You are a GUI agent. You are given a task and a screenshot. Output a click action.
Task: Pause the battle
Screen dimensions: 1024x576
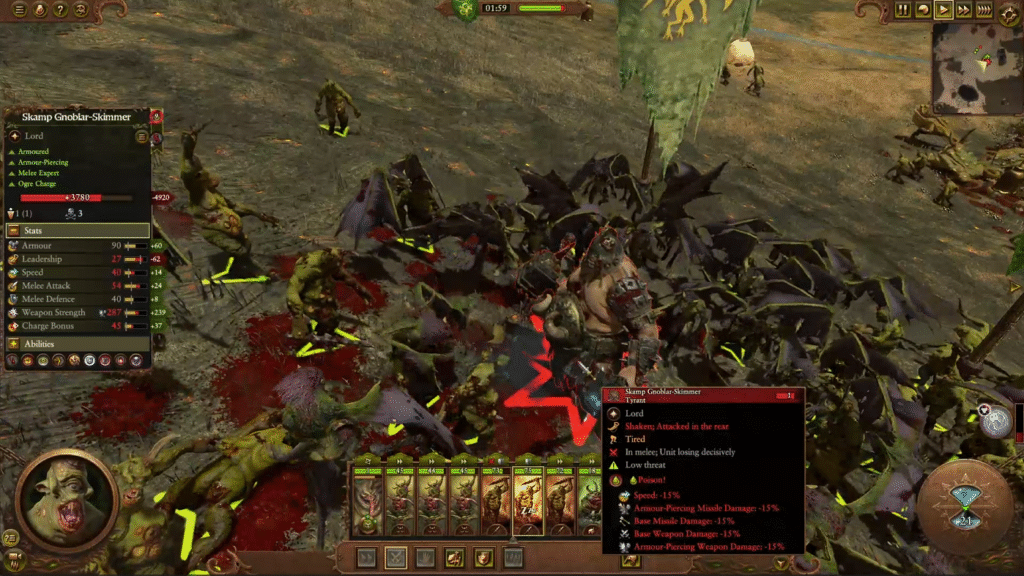(x=903, y=10)
